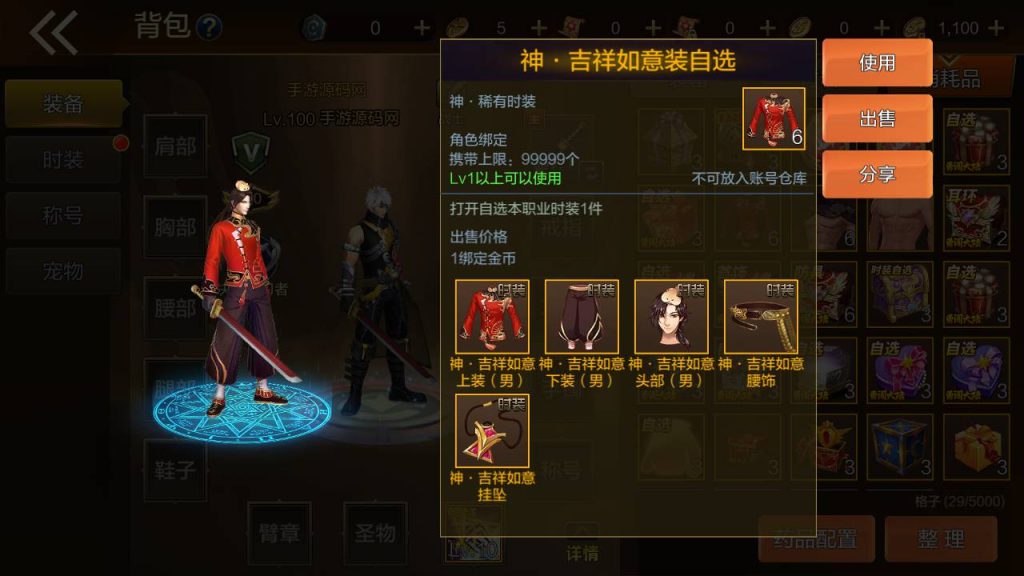Select the 吉祥如意腰饰 belt icon
The image size is (1024, 576).
[761, 317]
